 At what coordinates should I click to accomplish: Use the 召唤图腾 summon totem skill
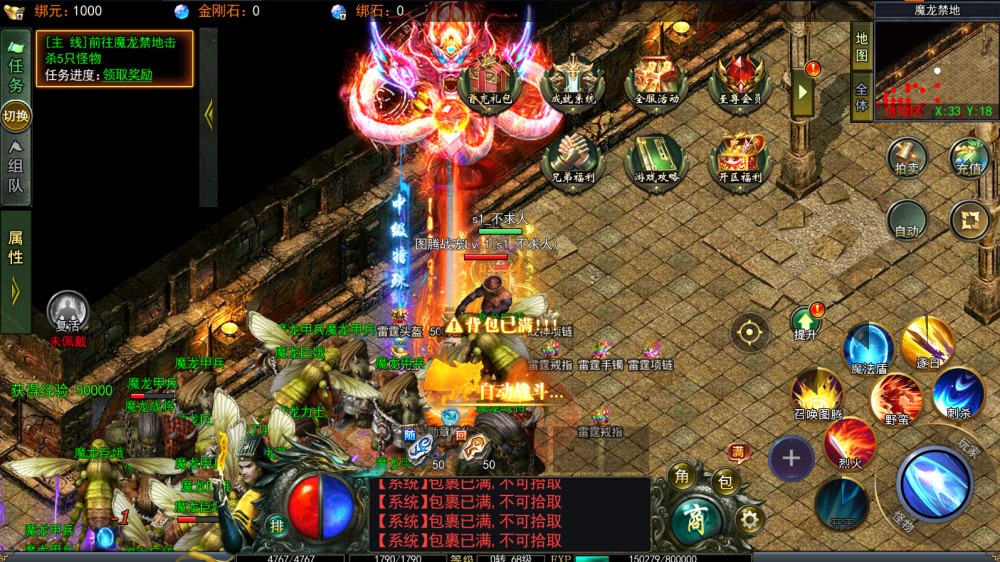click(817, 394)
